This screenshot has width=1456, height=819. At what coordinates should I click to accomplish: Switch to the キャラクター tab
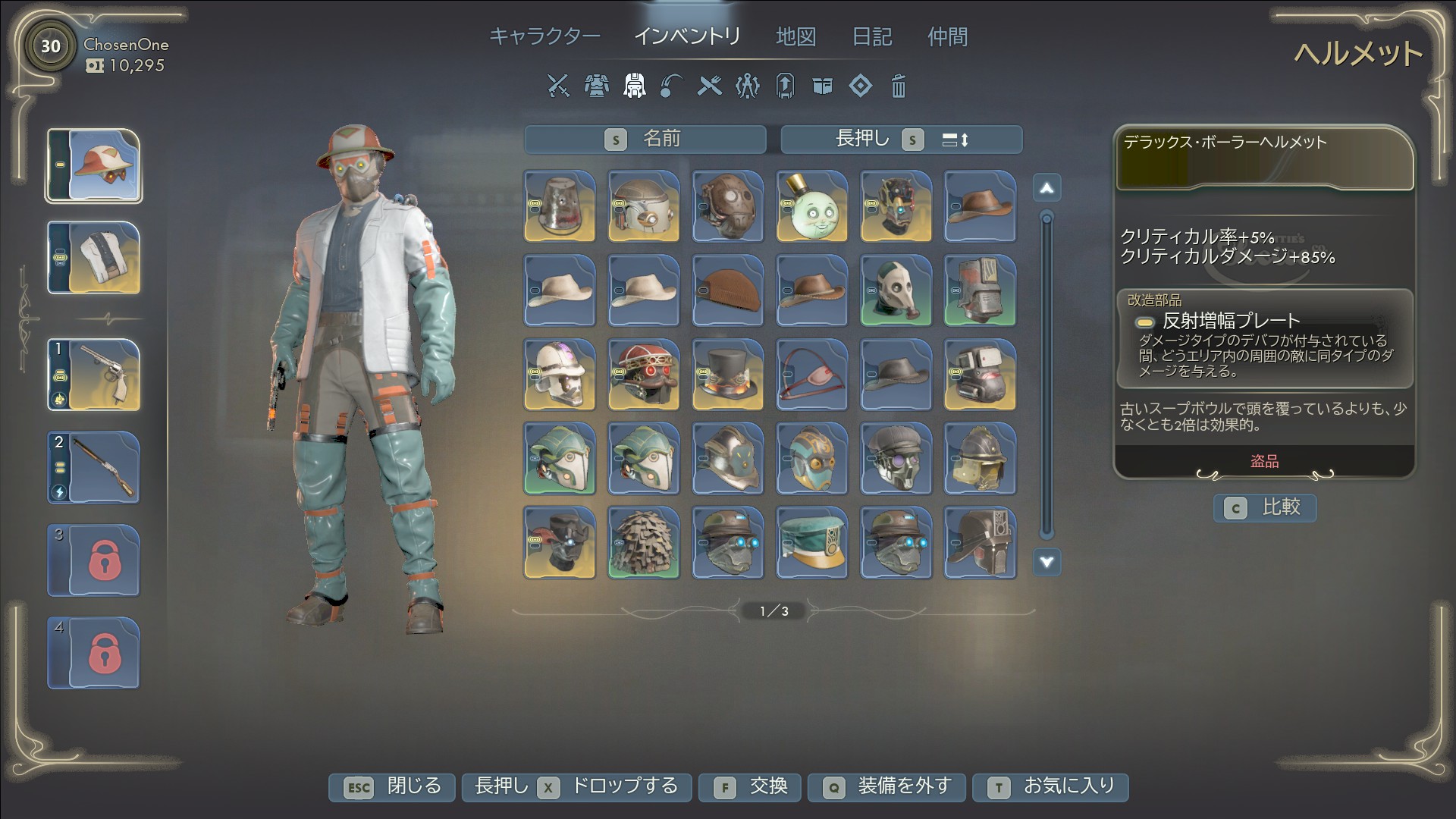click(x=544, y=36)
